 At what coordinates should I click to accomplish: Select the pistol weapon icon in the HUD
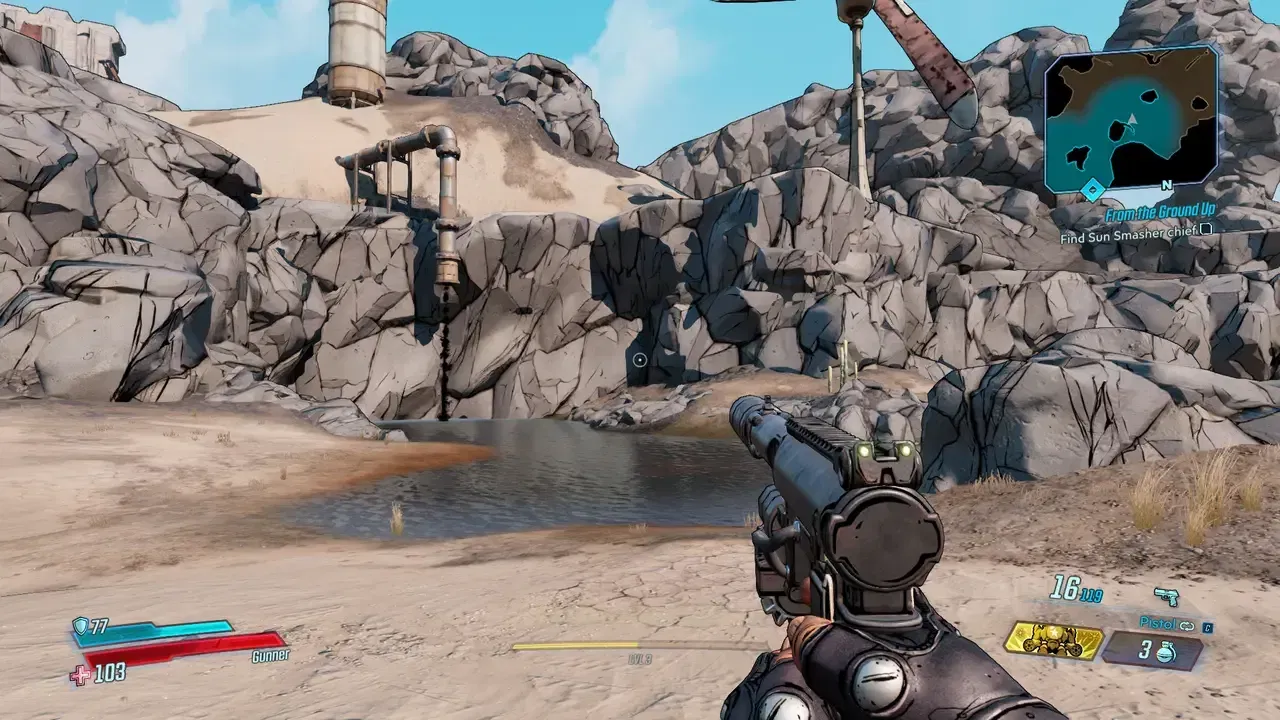click(x=1166, y=596)
